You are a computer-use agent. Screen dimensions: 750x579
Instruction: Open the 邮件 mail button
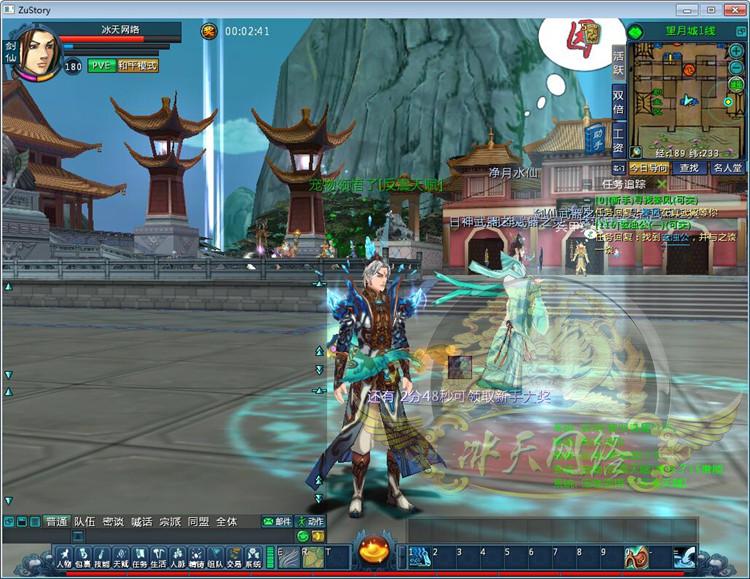point(277,521)
